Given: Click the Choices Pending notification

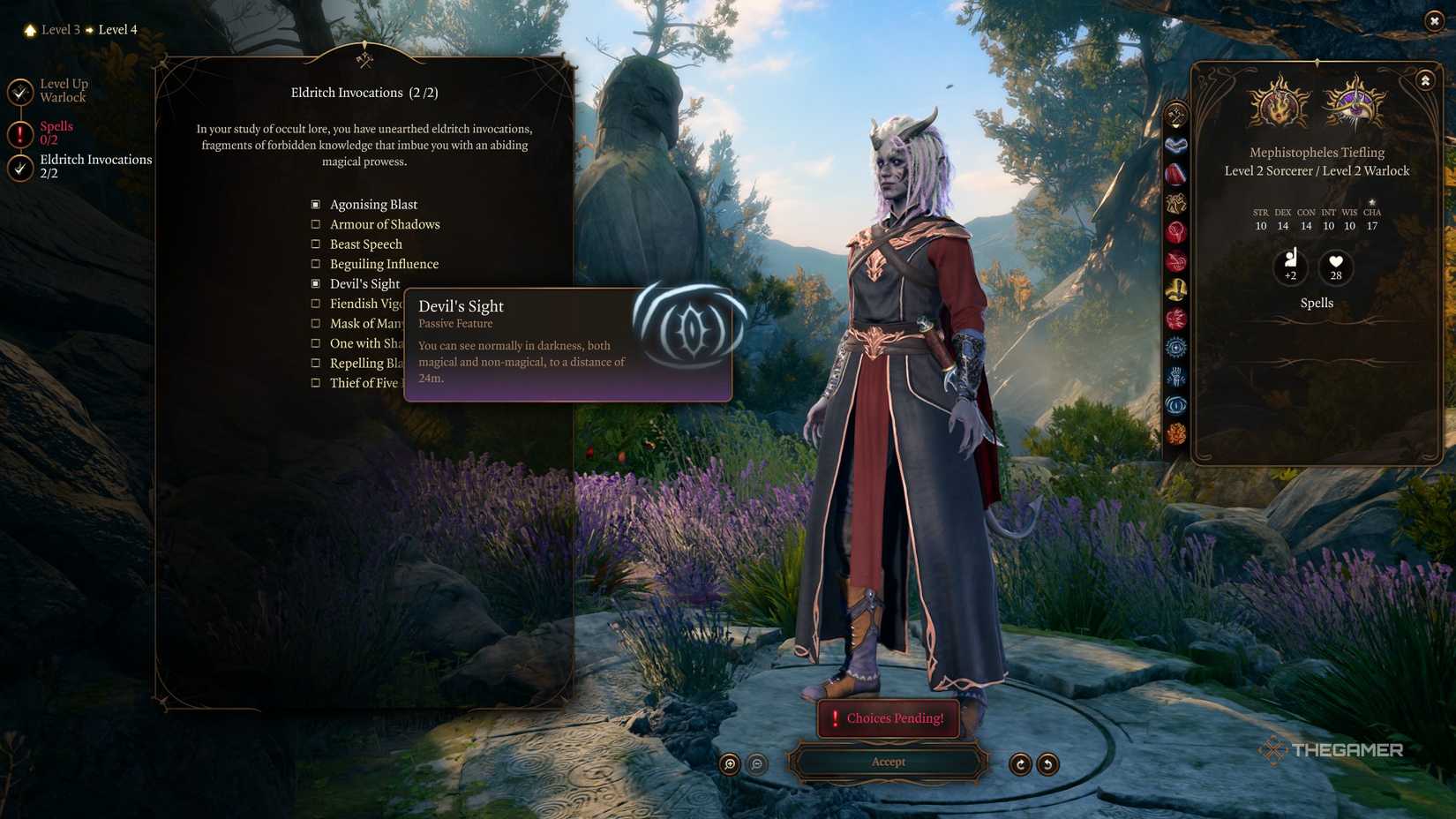Looking at the screenshot, I should tap(888, 718).
